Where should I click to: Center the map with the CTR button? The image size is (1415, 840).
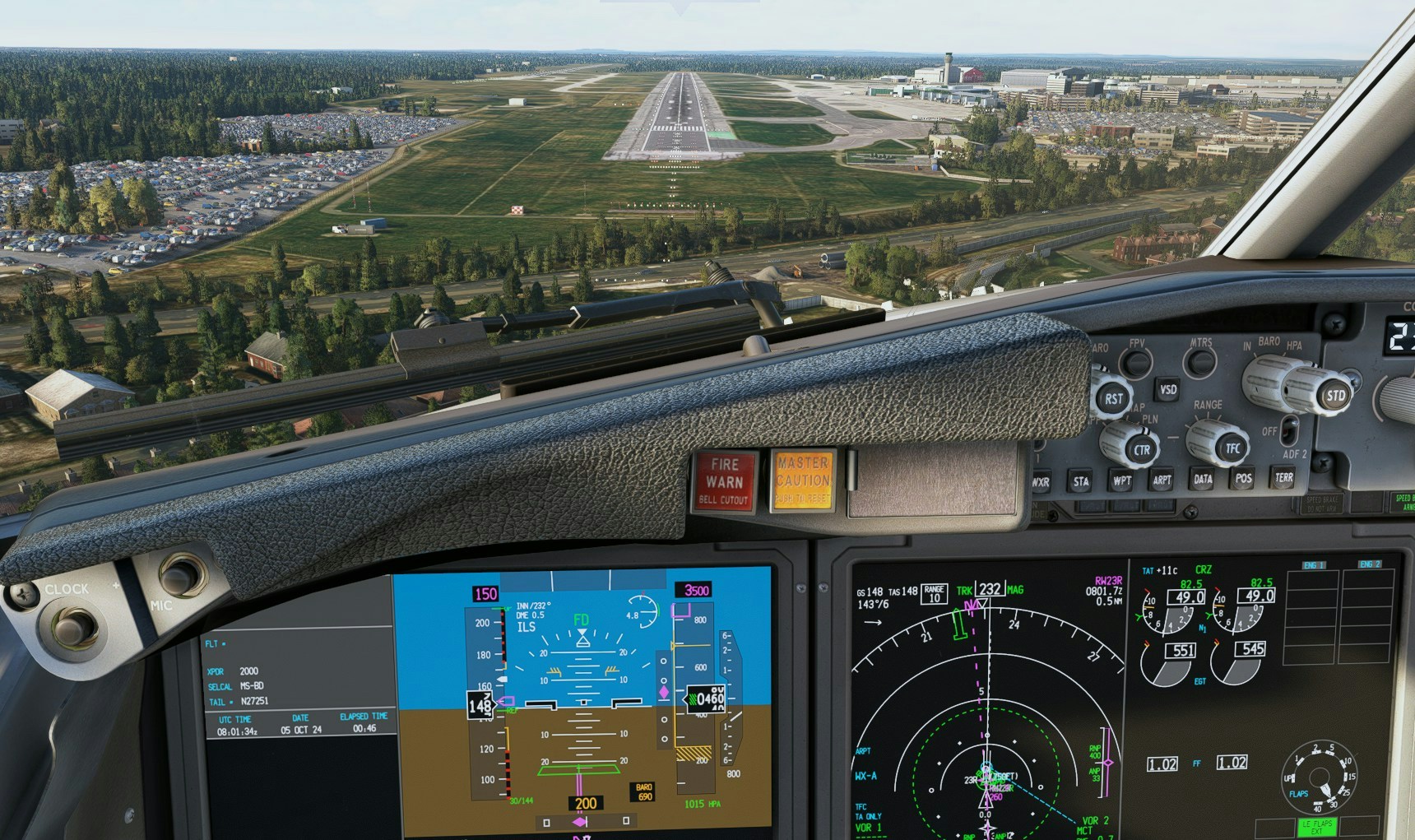[x=1141, y=449]
